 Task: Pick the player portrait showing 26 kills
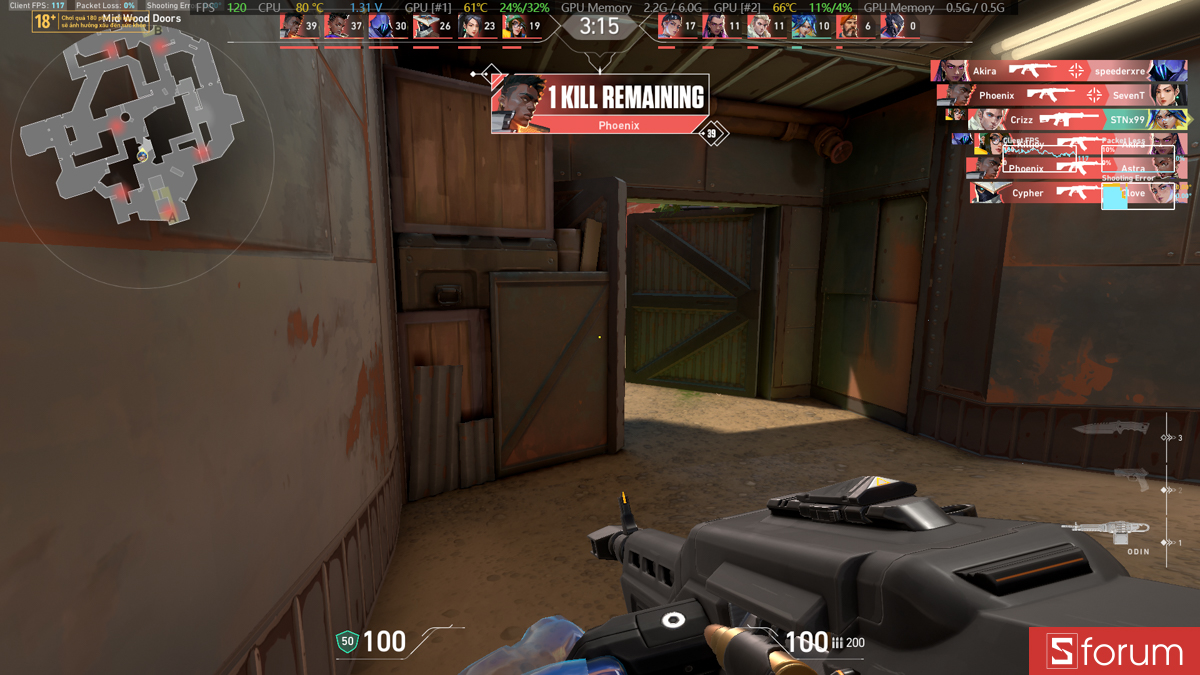[425, 26]
